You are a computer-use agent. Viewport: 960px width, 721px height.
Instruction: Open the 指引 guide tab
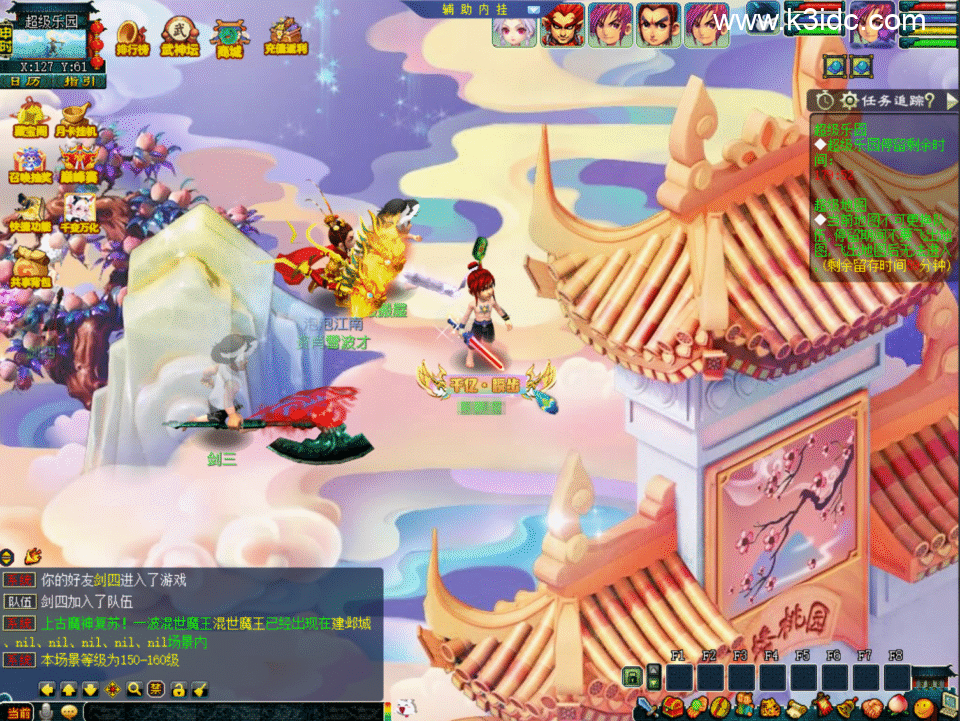78,81
